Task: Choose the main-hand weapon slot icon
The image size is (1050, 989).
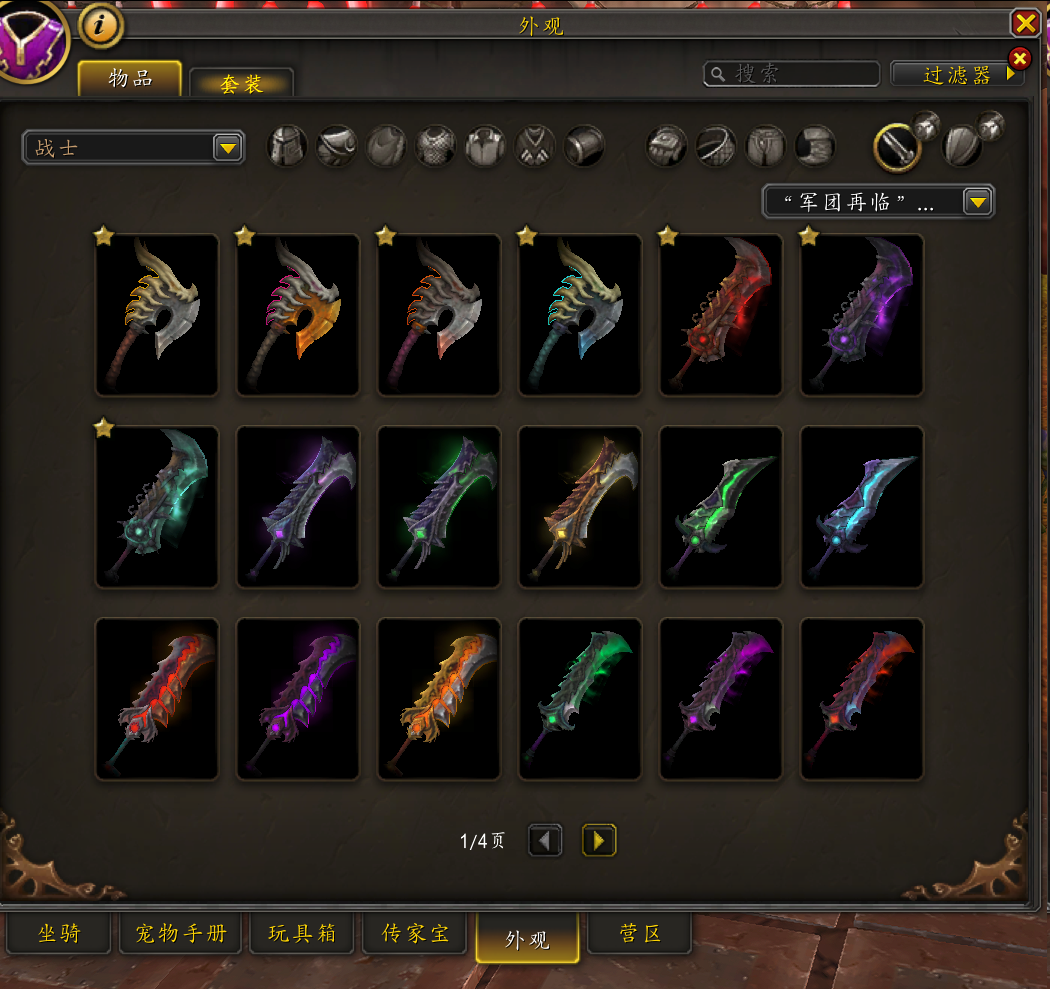Action: pyautogui.click(x=897, y=148)
